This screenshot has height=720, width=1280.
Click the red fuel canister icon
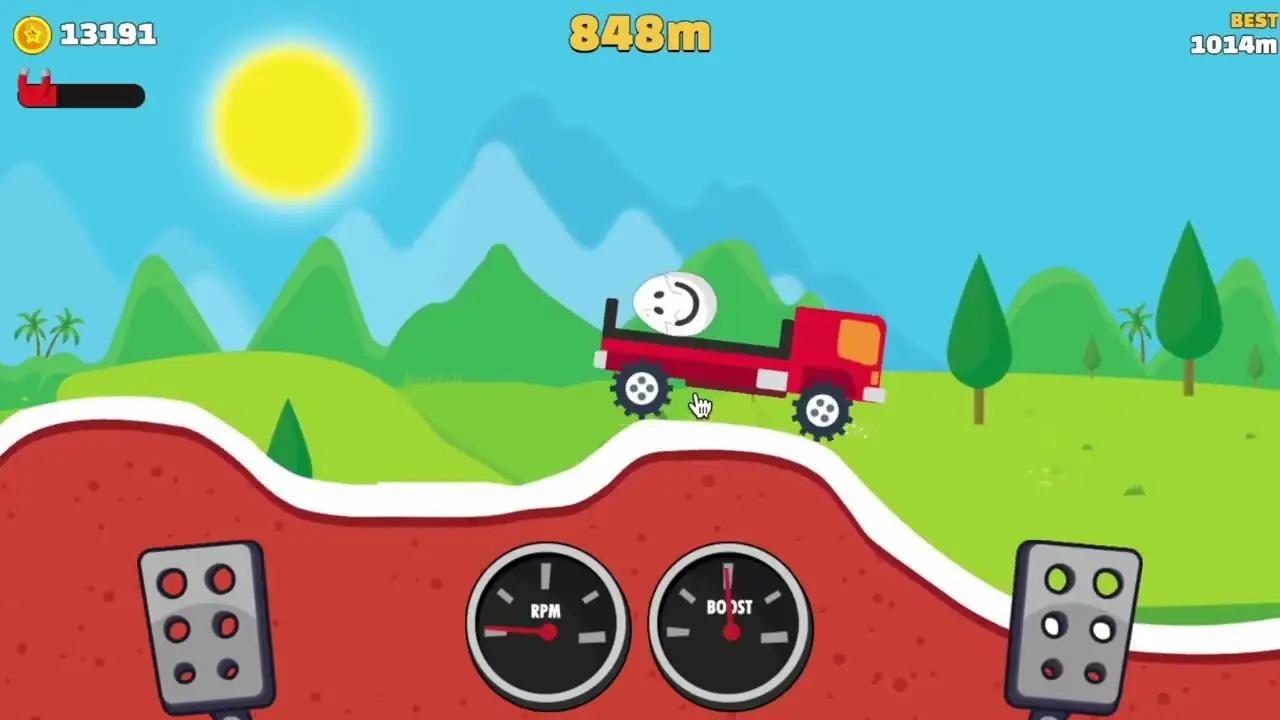pos(34,89)
